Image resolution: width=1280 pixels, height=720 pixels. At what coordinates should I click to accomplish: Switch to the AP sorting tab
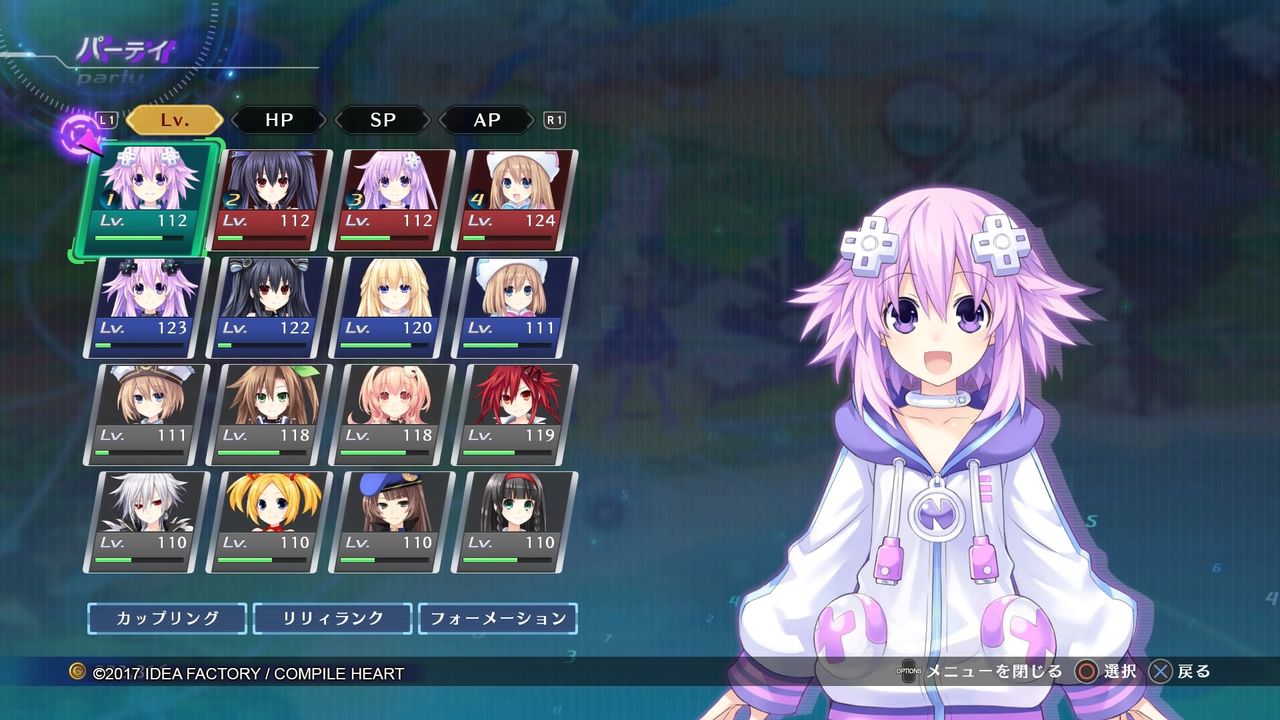click(486, 120)
